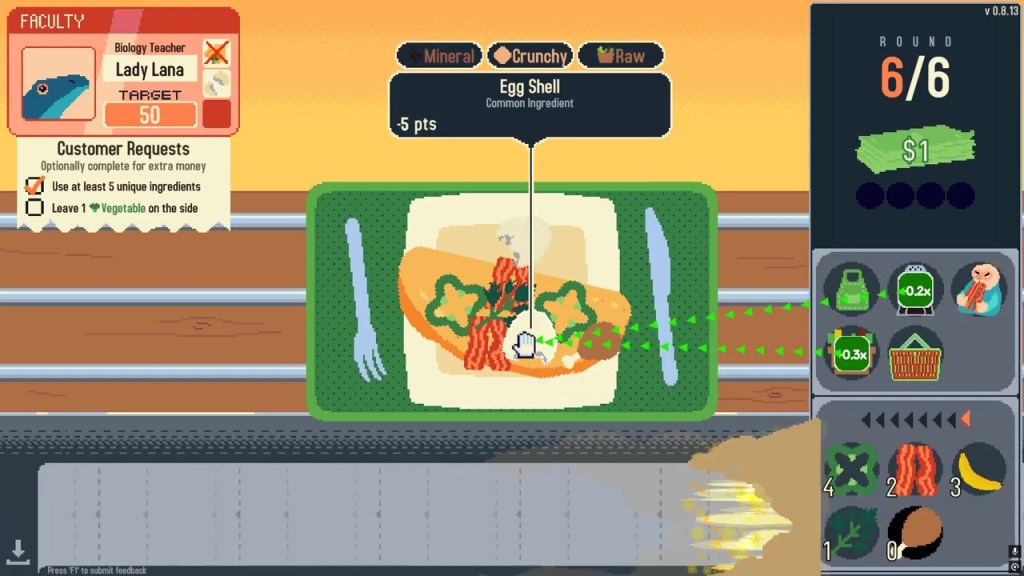The height and width of the screenshot is (576, 1024).
Task: Inspect the green apron upgrade icon
Action: click(851, 292)
